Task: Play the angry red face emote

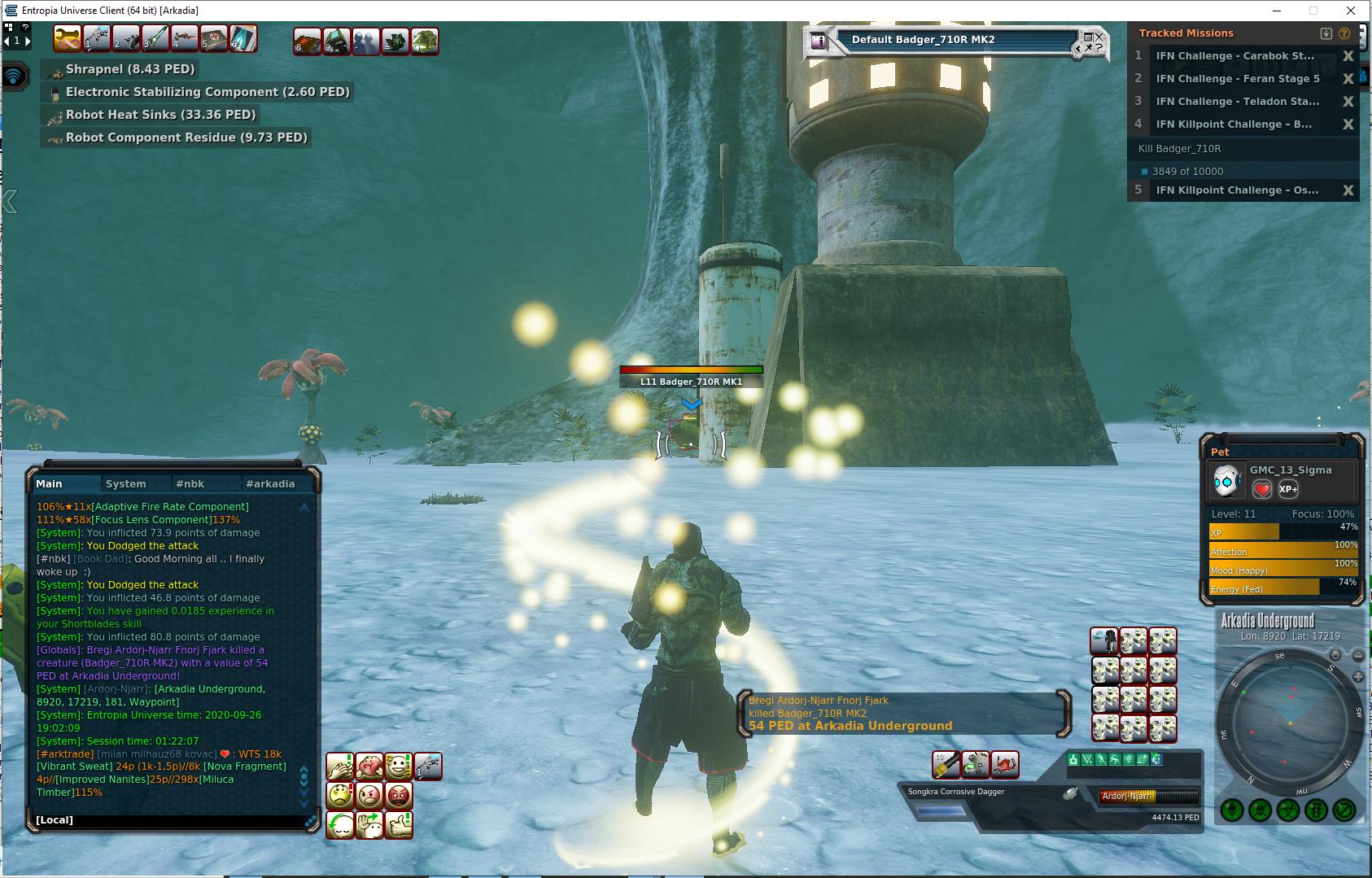Action: pyautogui.click(x=398, y=796)
